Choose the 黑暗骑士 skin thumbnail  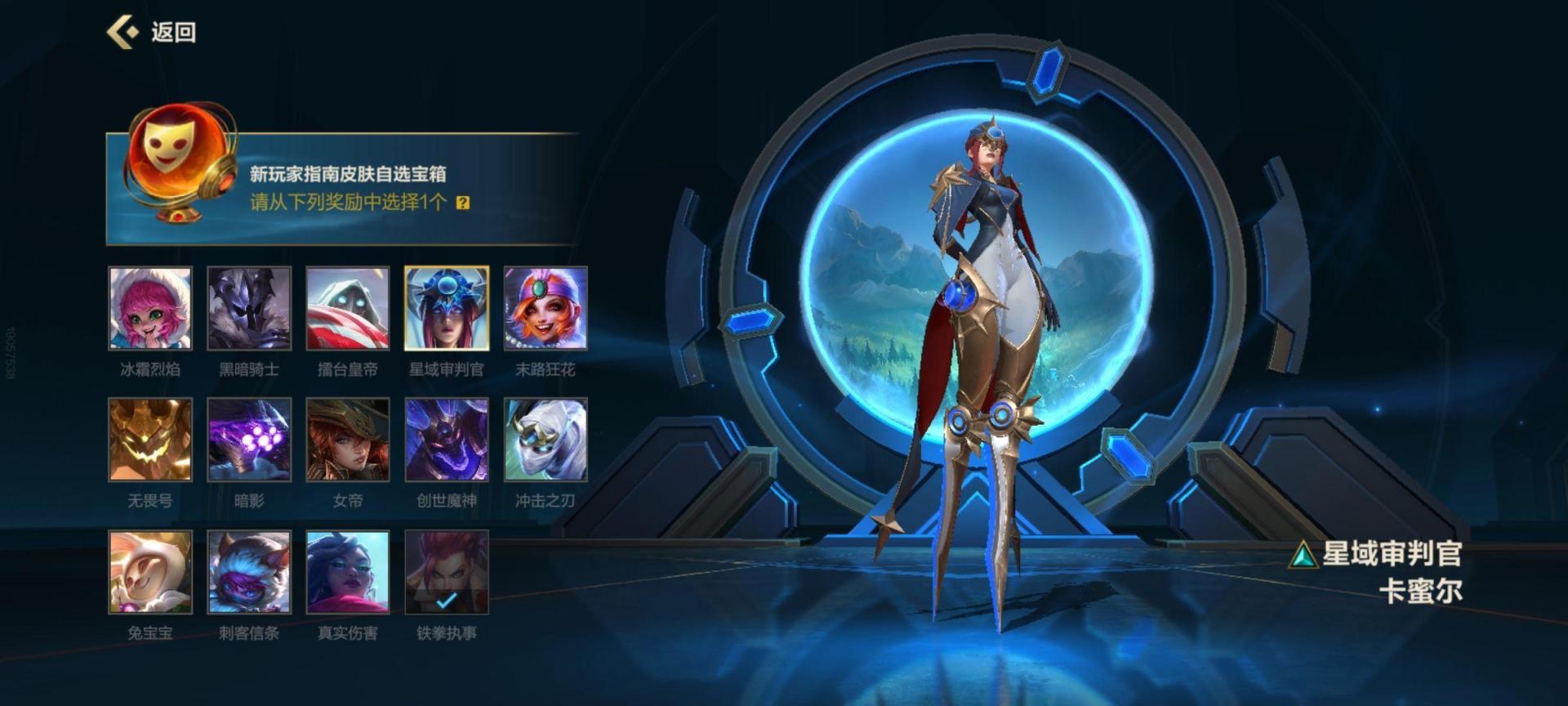(x=249, y=308)
